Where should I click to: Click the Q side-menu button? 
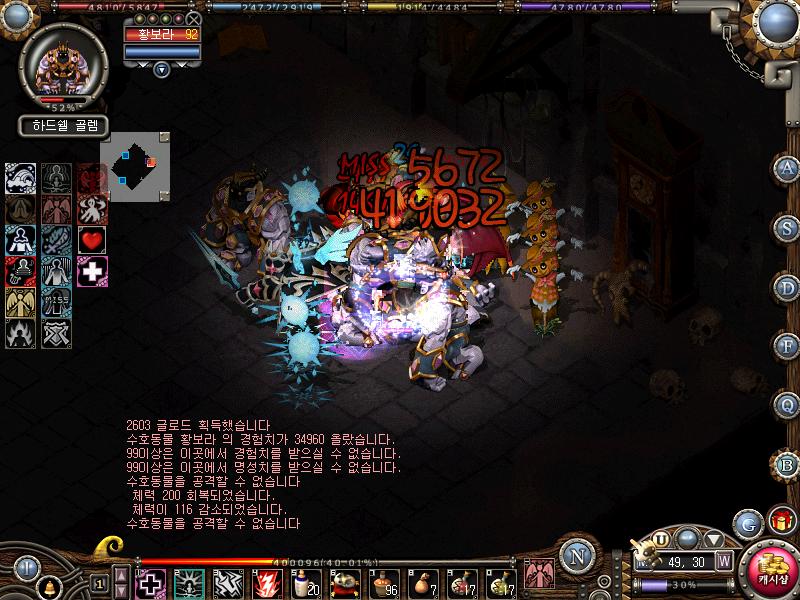click(787, 404)
